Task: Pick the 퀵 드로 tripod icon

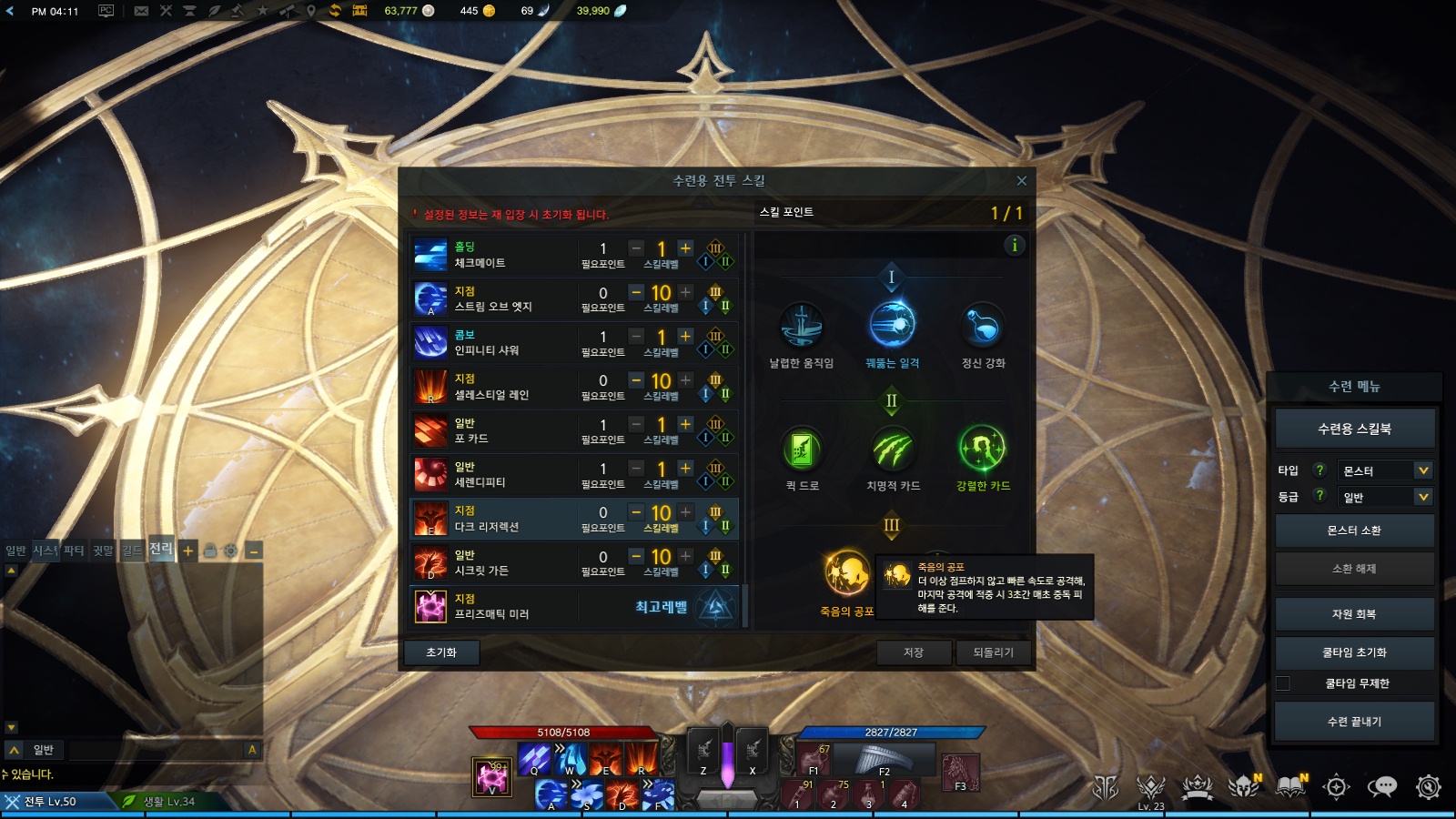Action: point(802,449)
